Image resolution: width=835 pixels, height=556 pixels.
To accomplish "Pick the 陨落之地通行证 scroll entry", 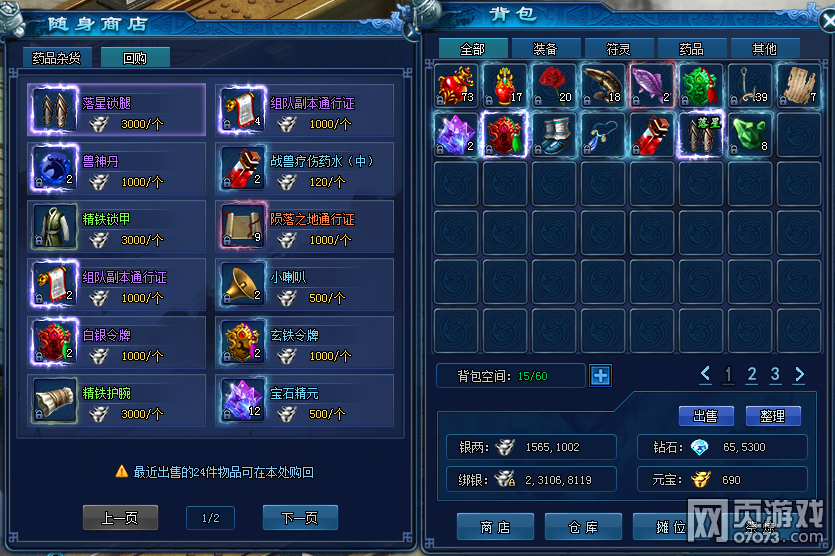I will pyautogui.click(x=304, y=226).
